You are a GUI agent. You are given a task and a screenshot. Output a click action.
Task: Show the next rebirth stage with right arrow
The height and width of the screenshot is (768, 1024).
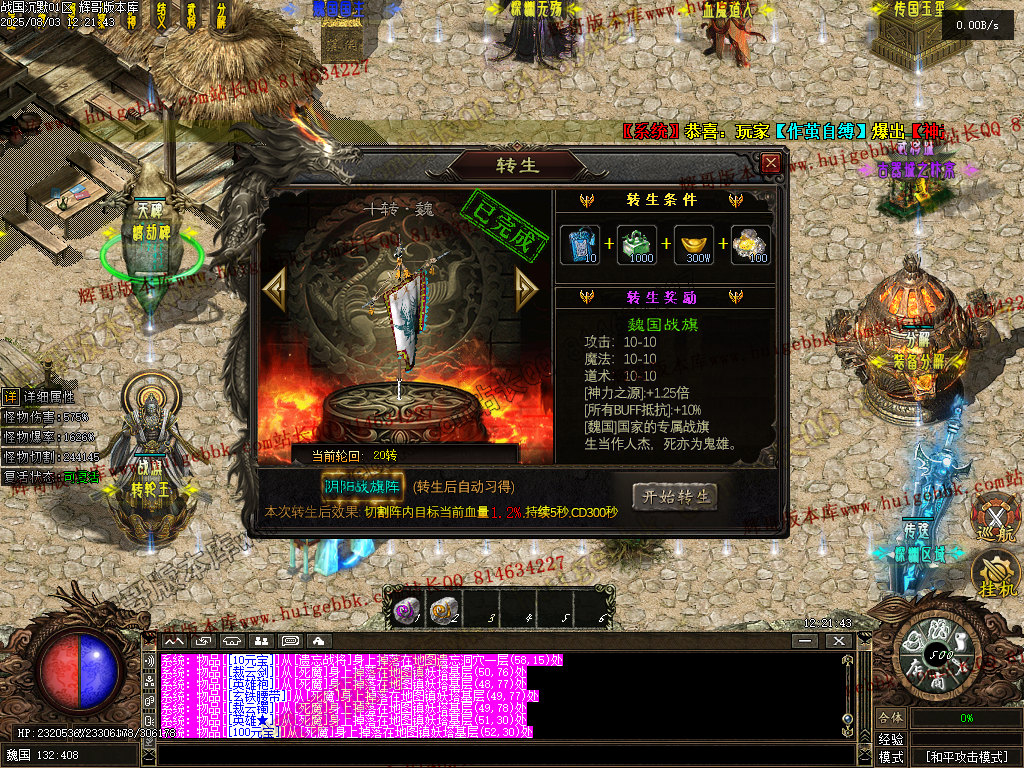point(526,288)
